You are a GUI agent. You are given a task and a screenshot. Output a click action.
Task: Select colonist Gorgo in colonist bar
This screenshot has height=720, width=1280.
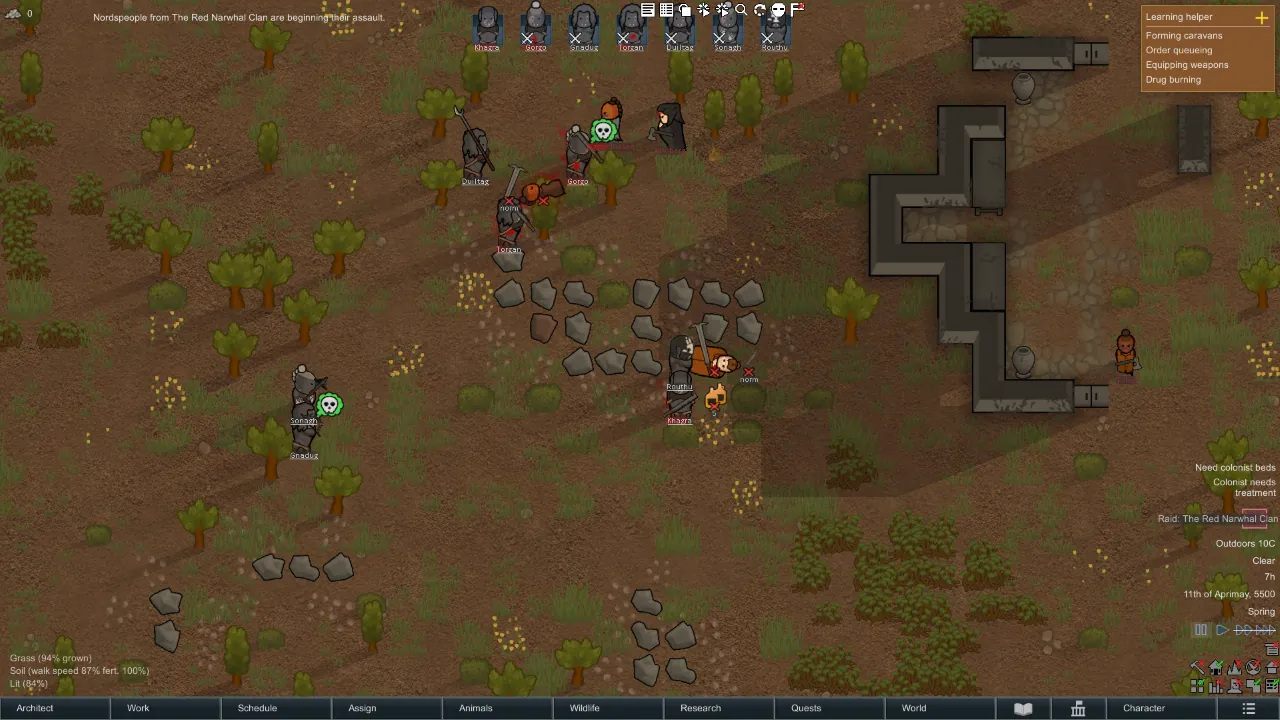coord(535,26)
